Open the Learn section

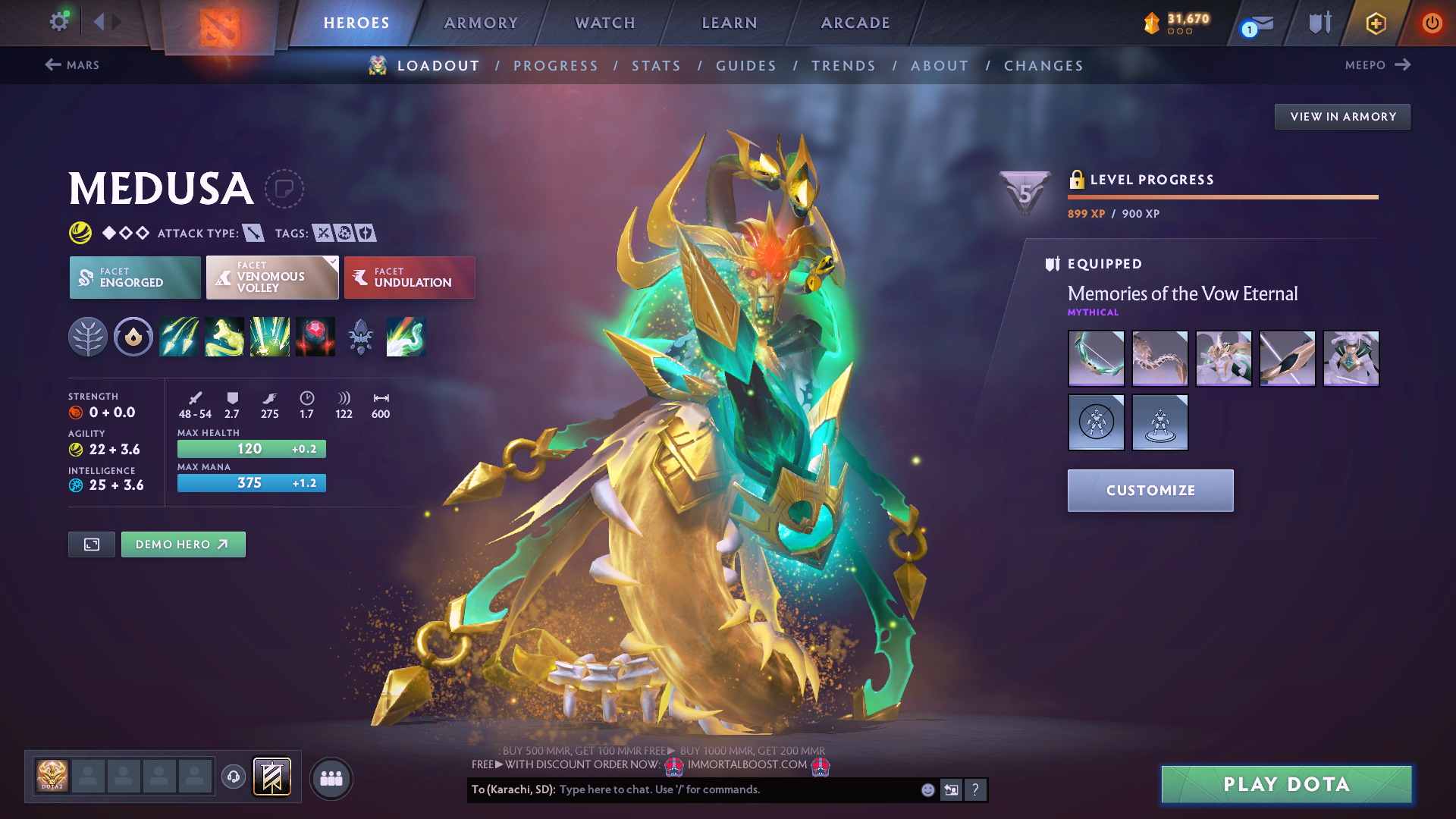click(x=730, y=23)
